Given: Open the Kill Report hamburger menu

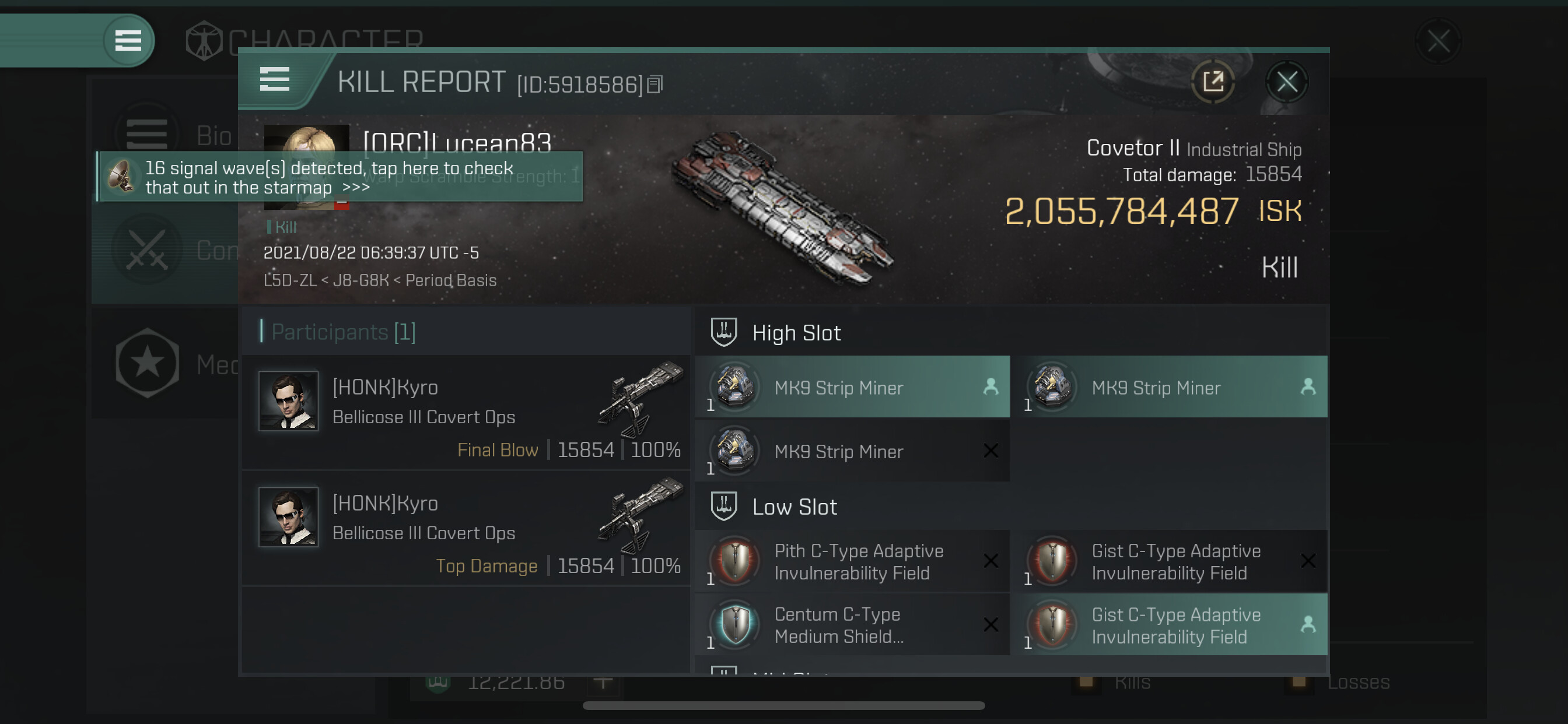Looking at the screenshot, I should 275,80.
